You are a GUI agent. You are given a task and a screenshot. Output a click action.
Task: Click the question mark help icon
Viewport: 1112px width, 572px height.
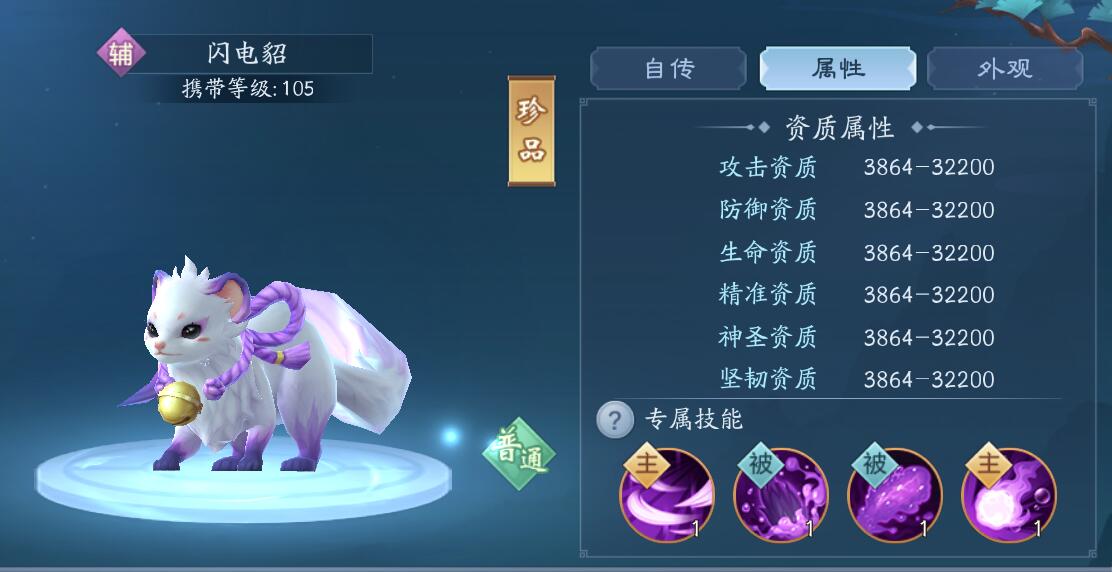(615, 419)
